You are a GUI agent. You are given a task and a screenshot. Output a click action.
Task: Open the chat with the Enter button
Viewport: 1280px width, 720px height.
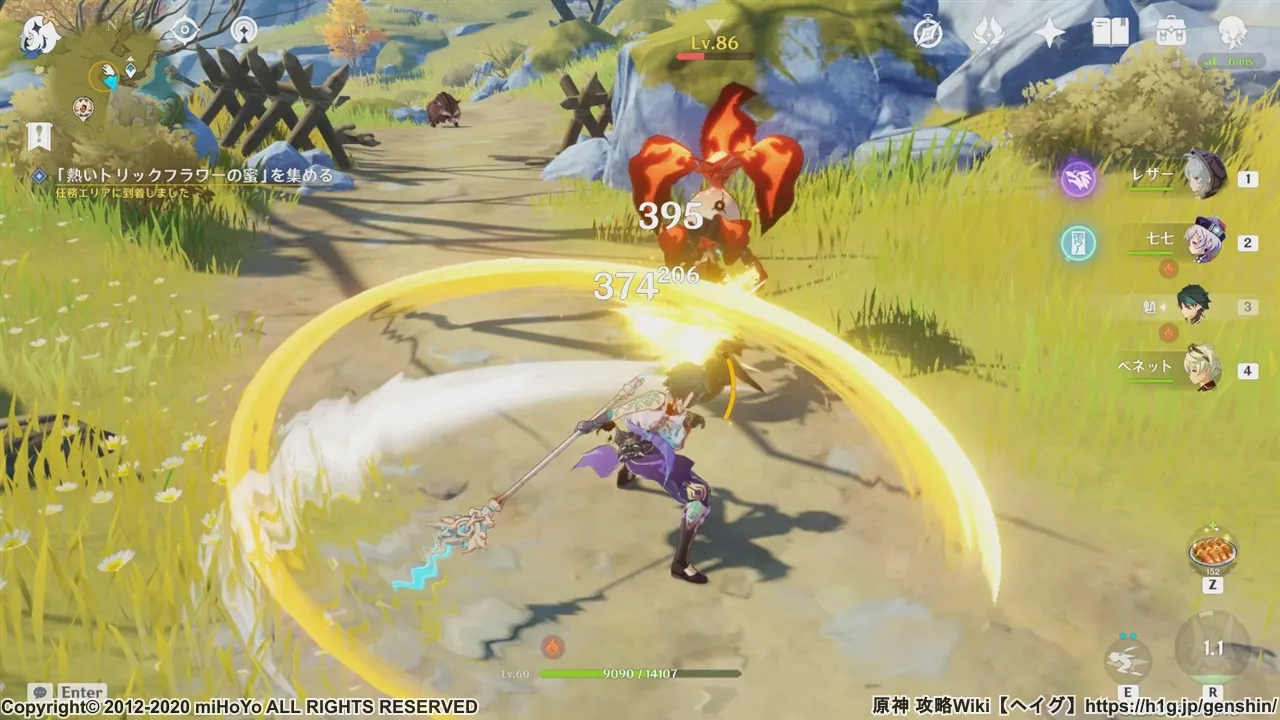tap(60, 691)
